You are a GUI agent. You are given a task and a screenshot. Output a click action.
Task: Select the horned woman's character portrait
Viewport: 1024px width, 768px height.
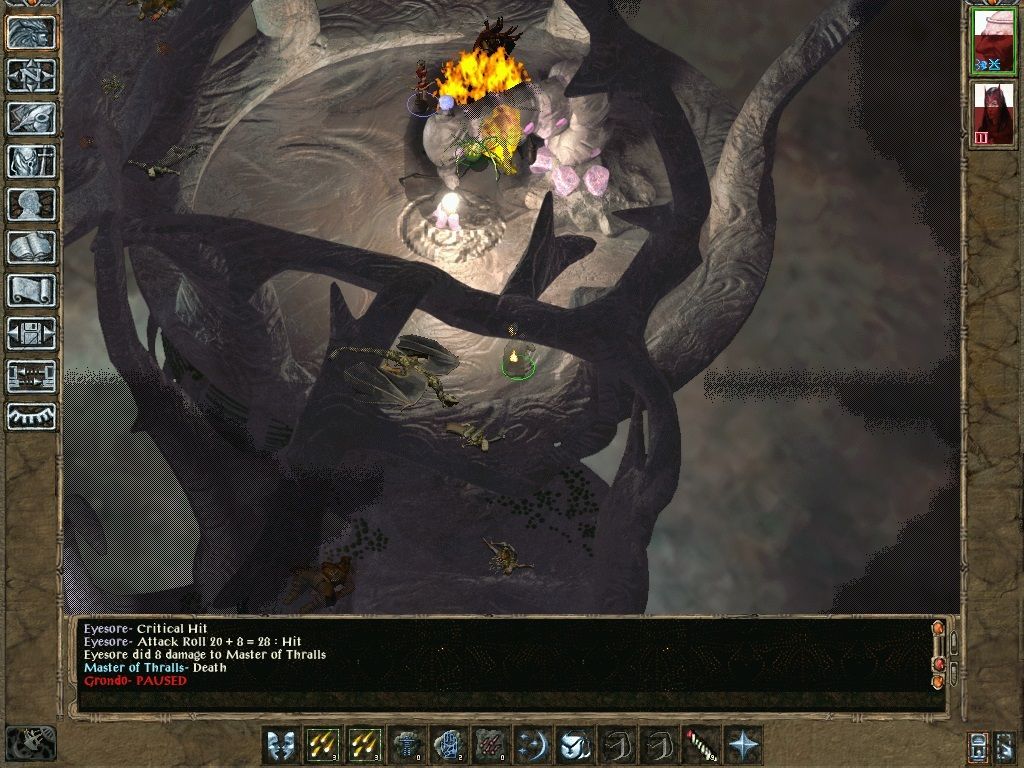tap(993, 114)
